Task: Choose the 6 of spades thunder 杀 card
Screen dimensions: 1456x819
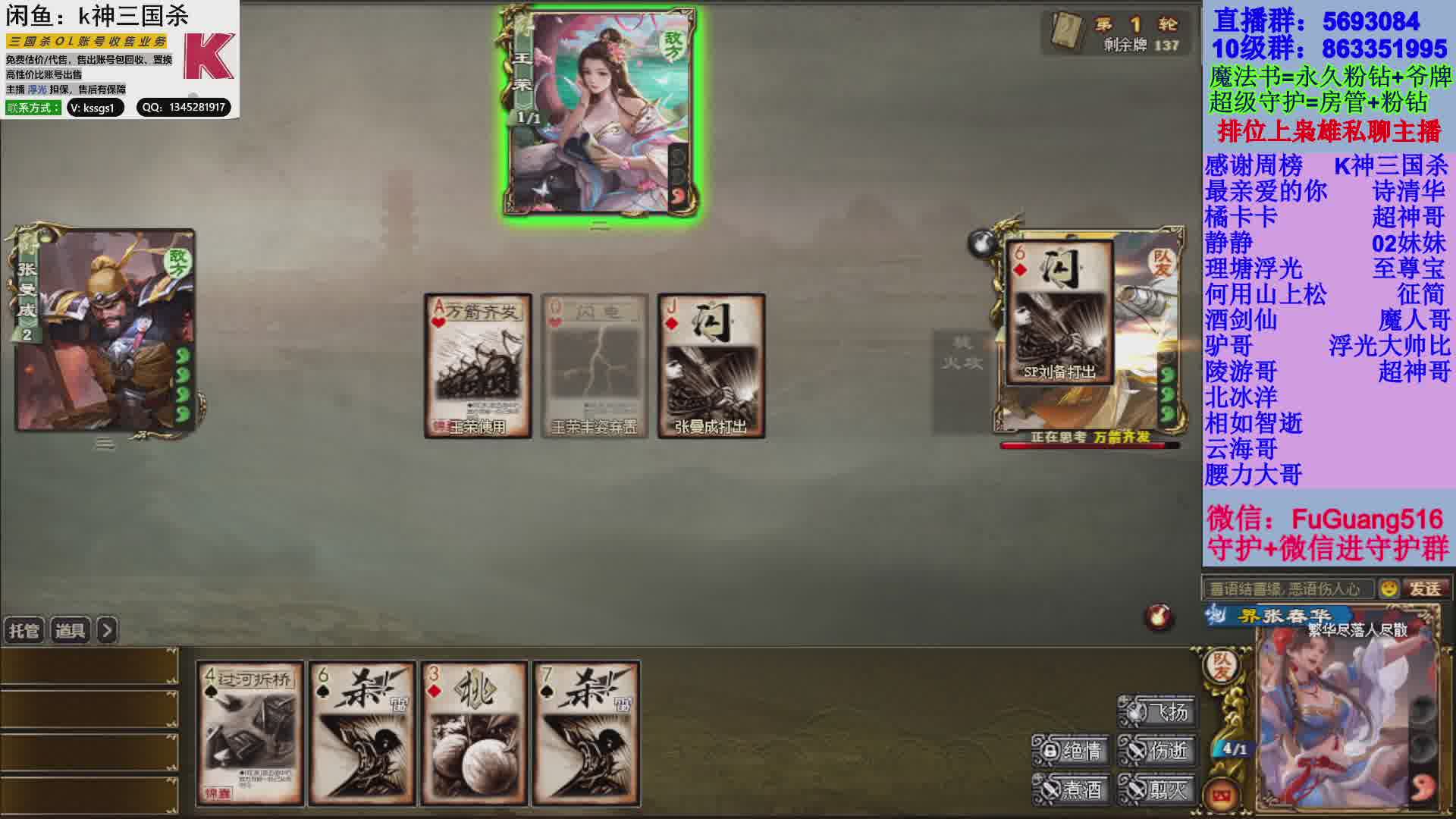Action: [362, 733]
